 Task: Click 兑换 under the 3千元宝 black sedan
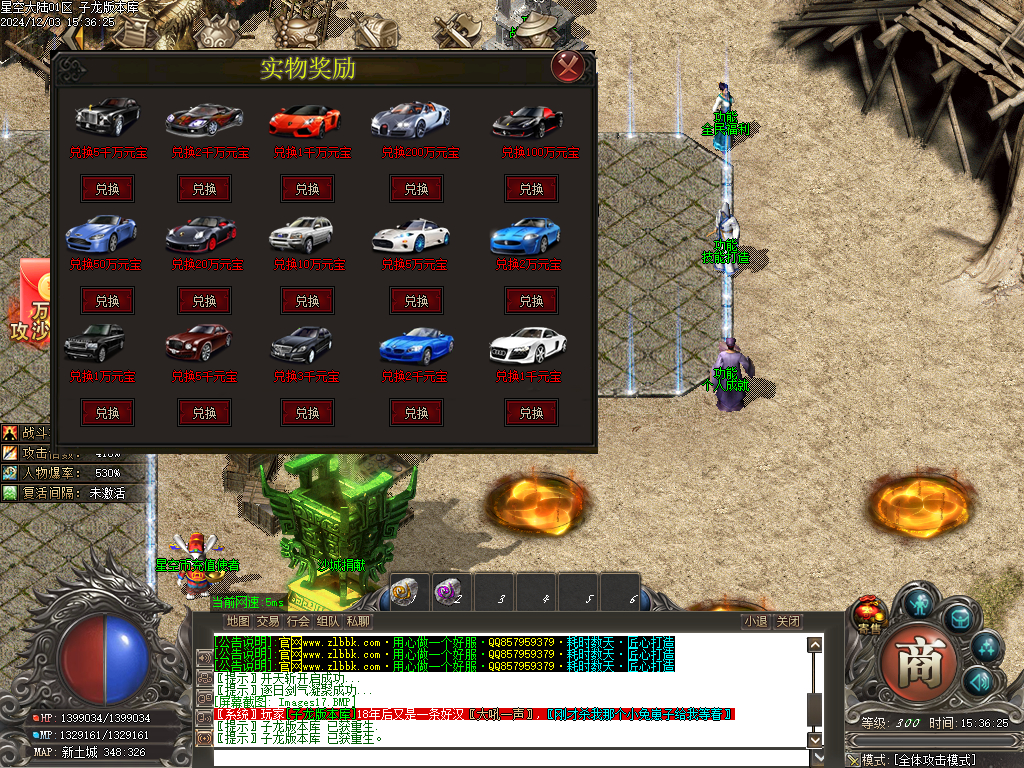pyautogui.click(x=307, y=413)
